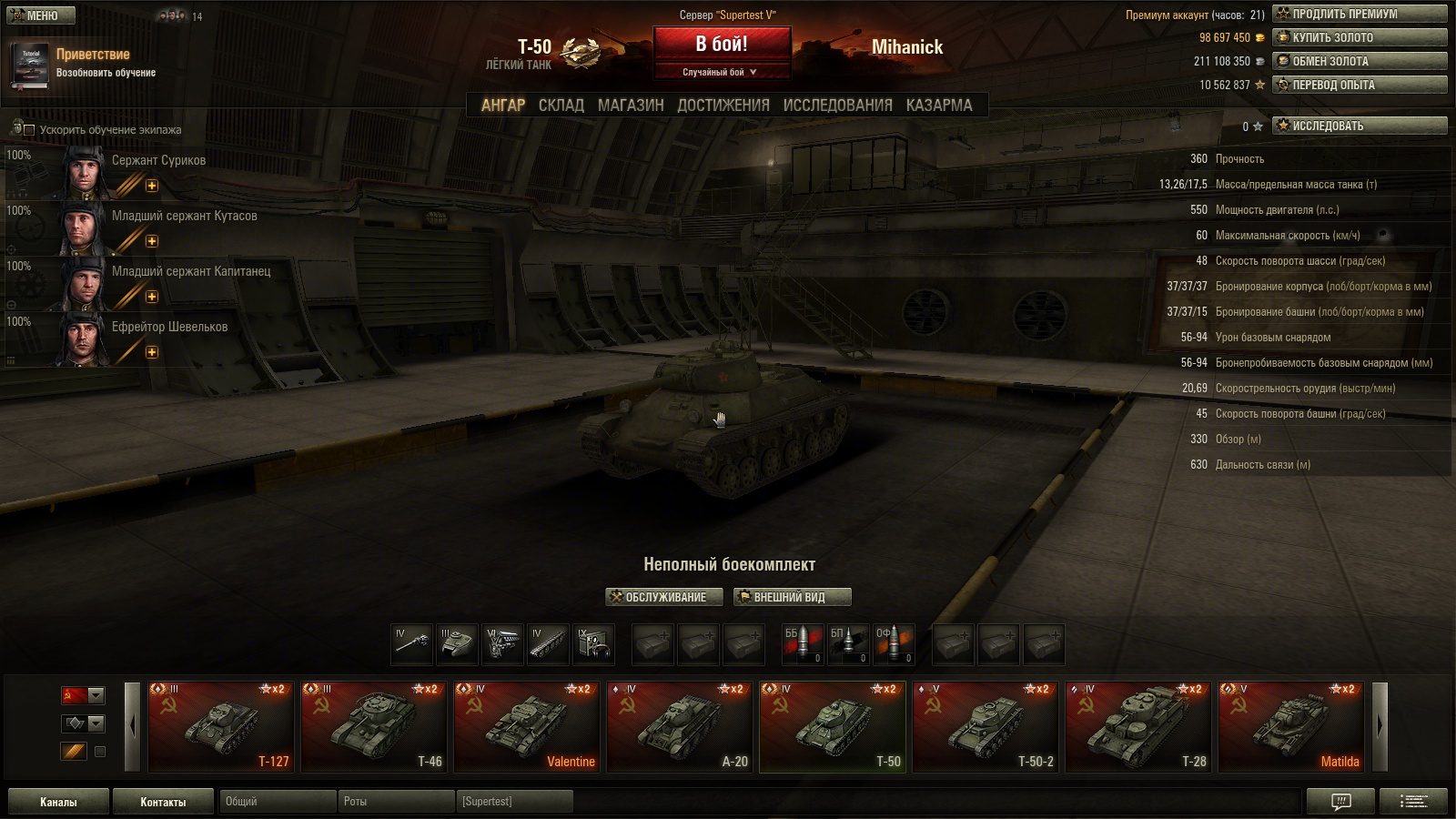Open the battle type dropdown «Случайный бой»
The width and height of the screenshot is (1456, 819).
(x=720, y=72)
